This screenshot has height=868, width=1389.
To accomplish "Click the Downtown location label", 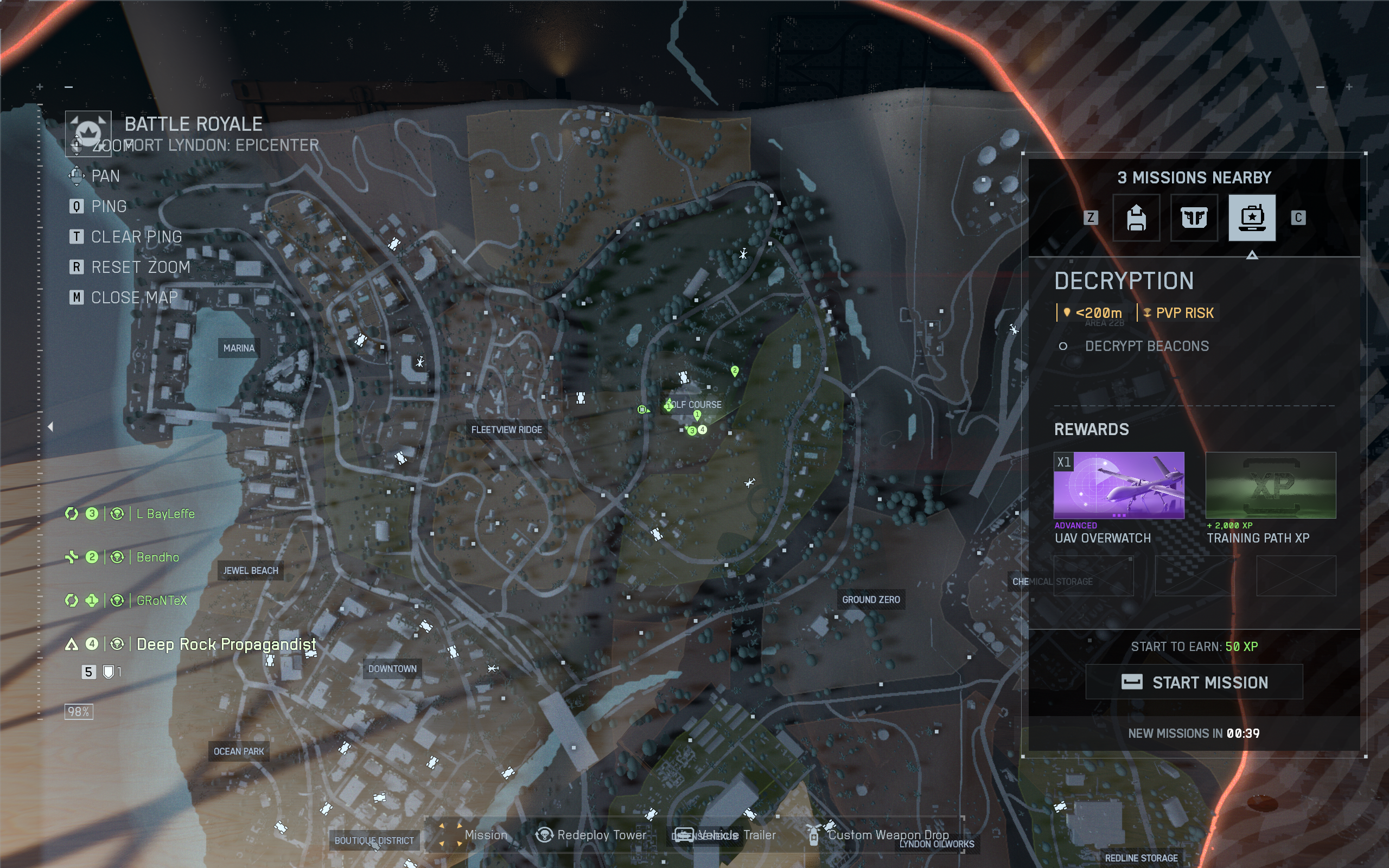I will point(393,669).
